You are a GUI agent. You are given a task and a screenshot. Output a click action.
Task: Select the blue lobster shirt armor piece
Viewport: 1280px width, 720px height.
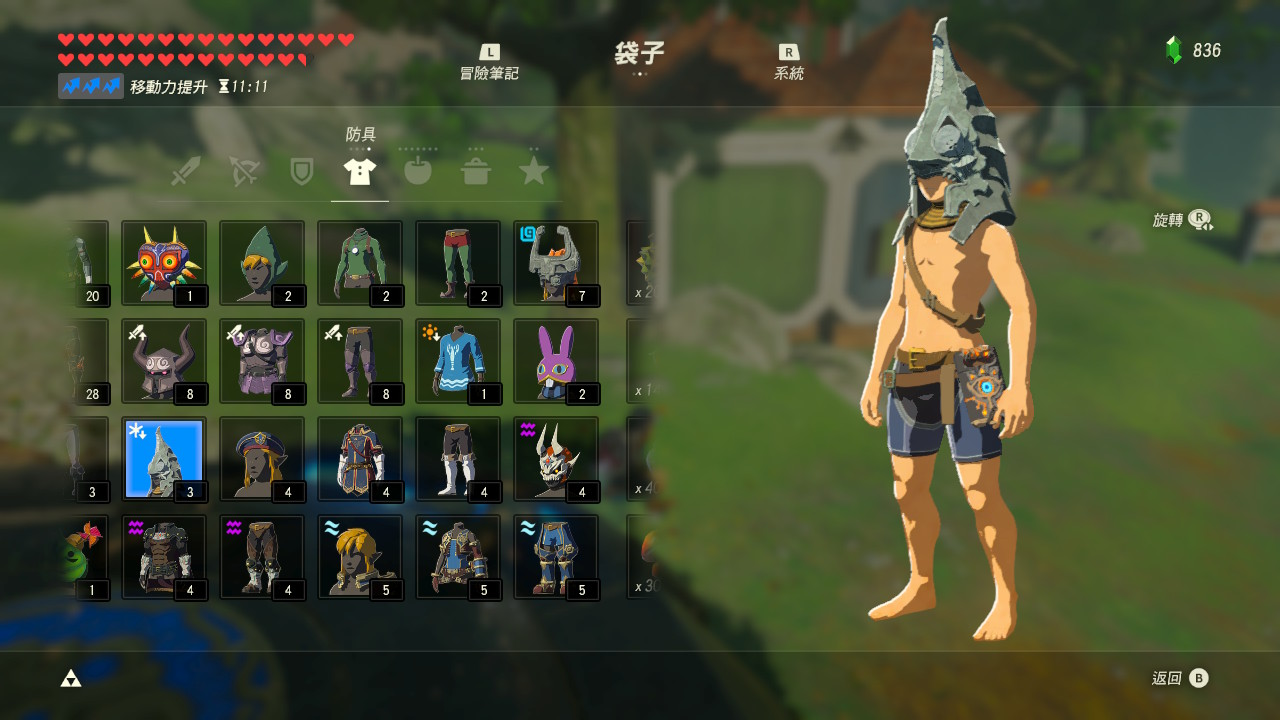pos(457,361)
